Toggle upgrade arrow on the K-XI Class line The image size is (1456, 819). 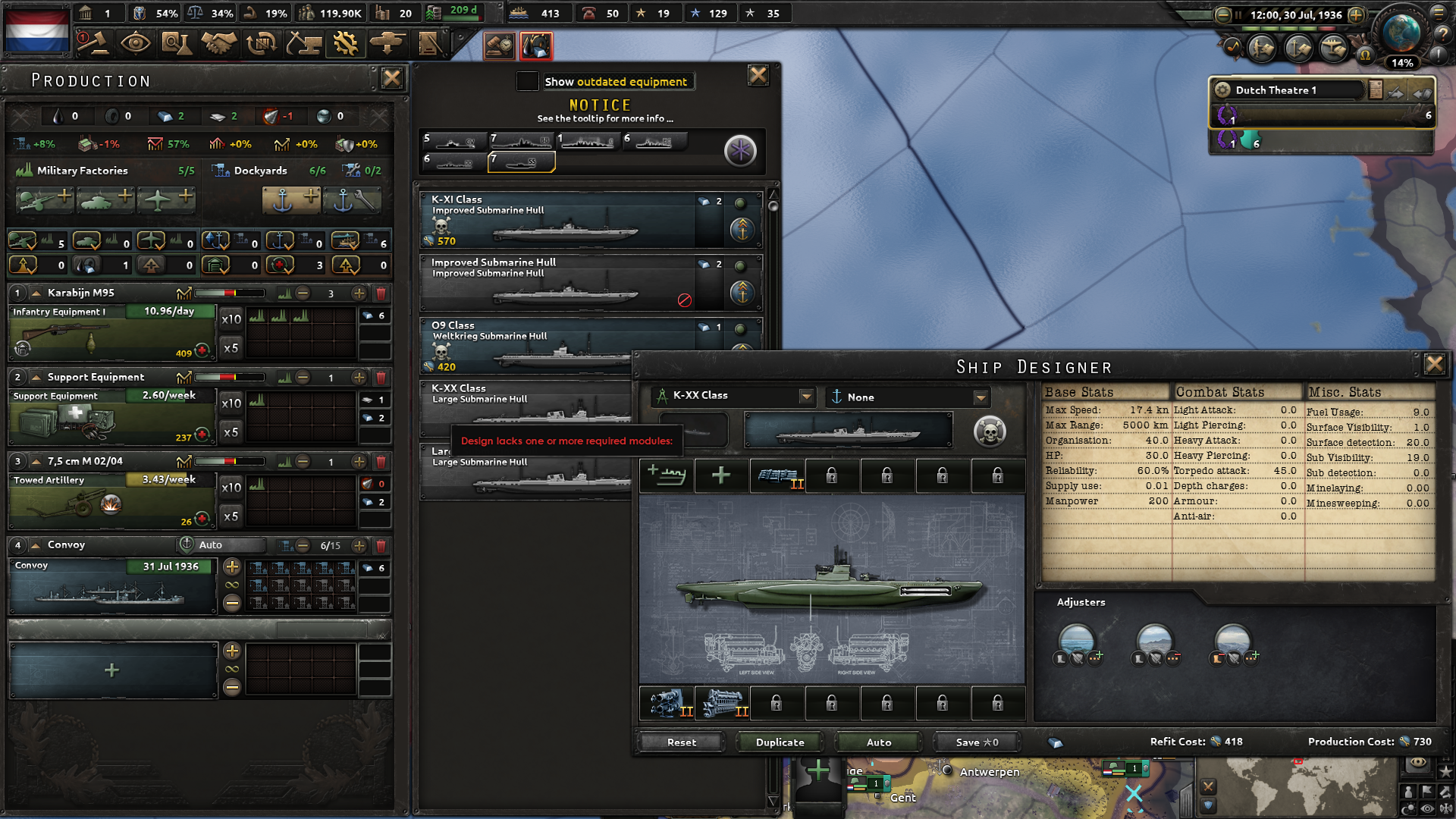(741, 230)
